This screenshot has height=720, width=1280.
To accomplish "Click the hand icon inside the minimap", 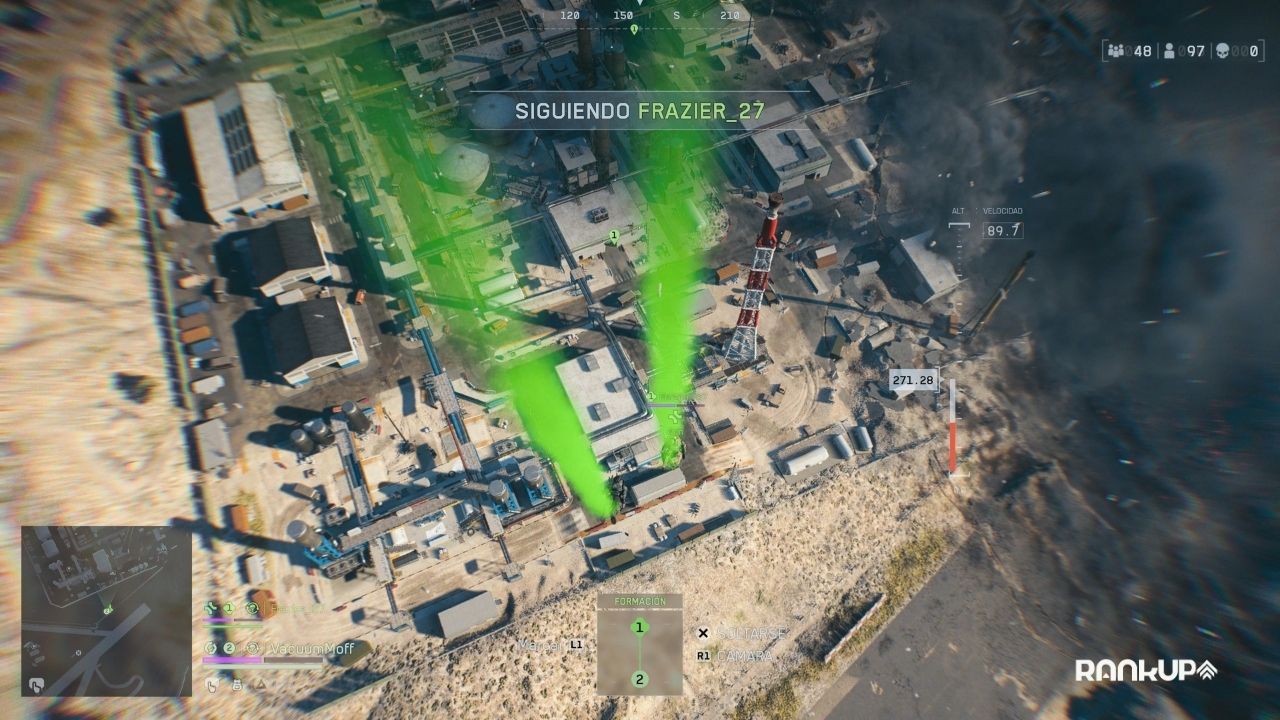I will [x=36, y=685].
